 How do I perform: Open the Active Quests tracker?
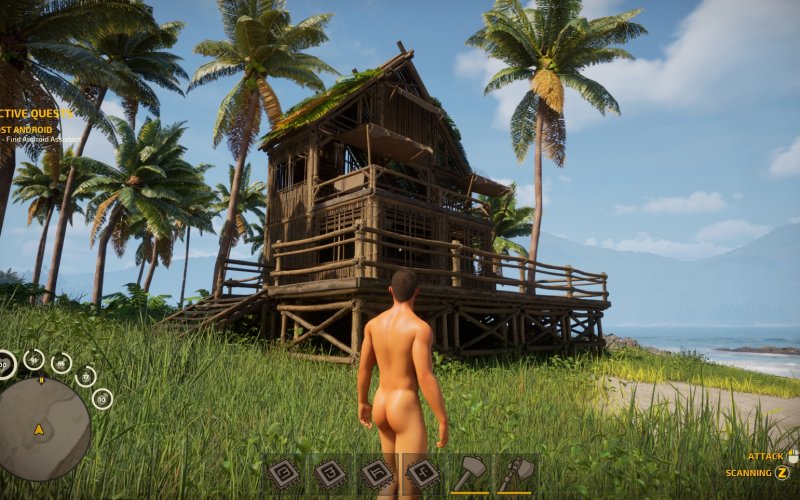pos(37,113)
